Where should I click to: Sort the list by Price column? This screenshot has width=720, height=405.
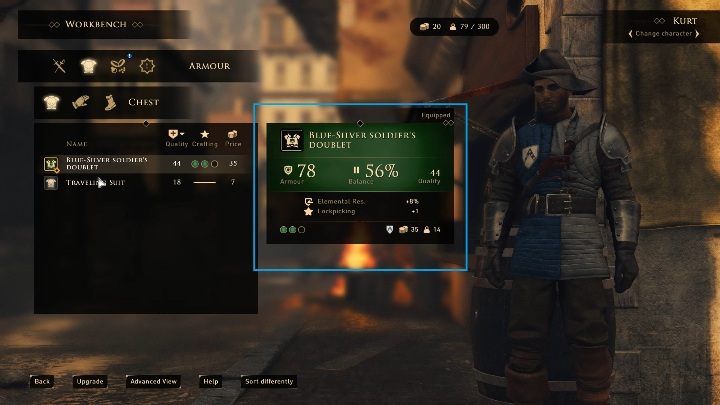point(233,138)
